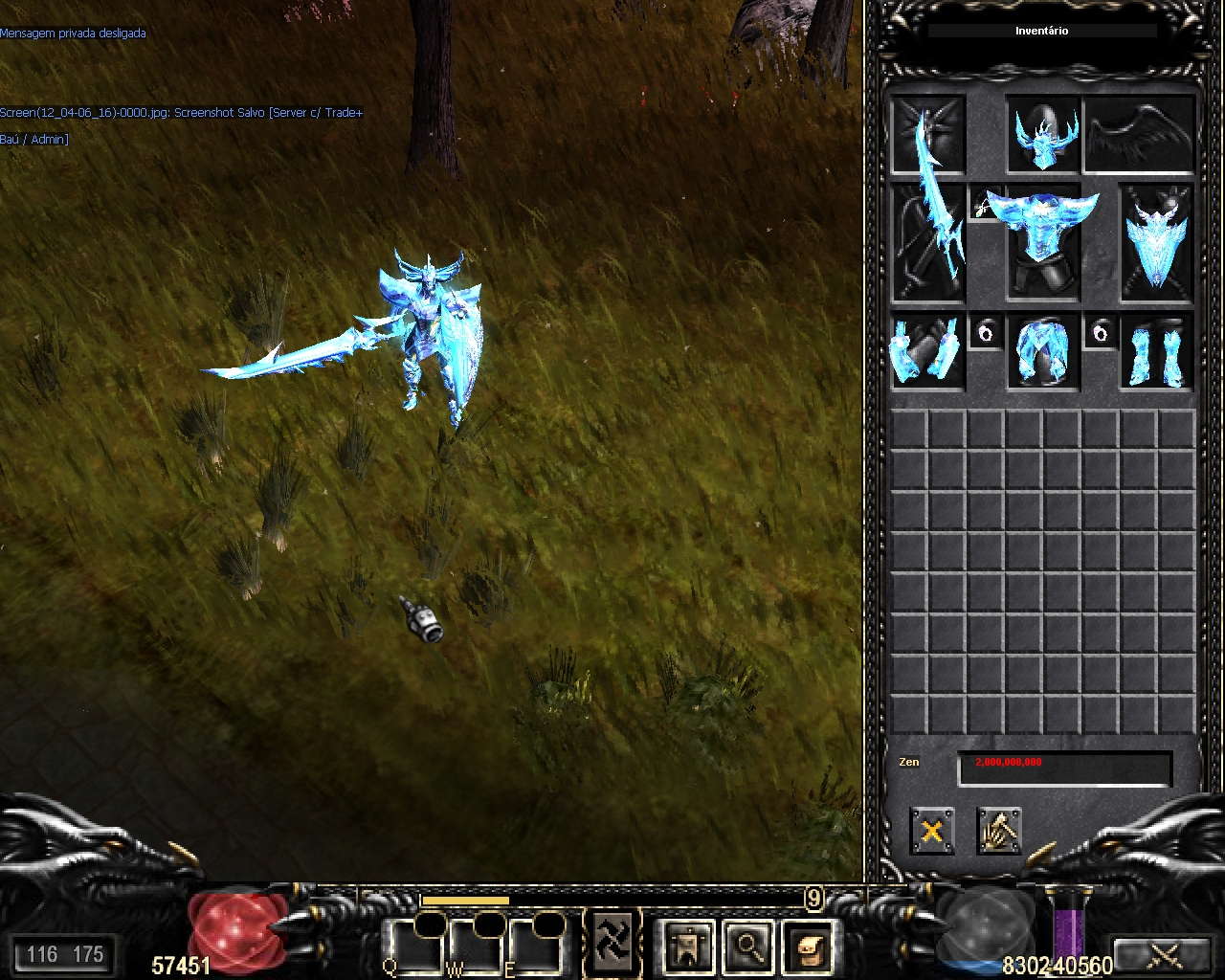This screenshot has height=980, width=1225.
Task: Select the equipped ice pants
Action: click(x=1042, y=352)
